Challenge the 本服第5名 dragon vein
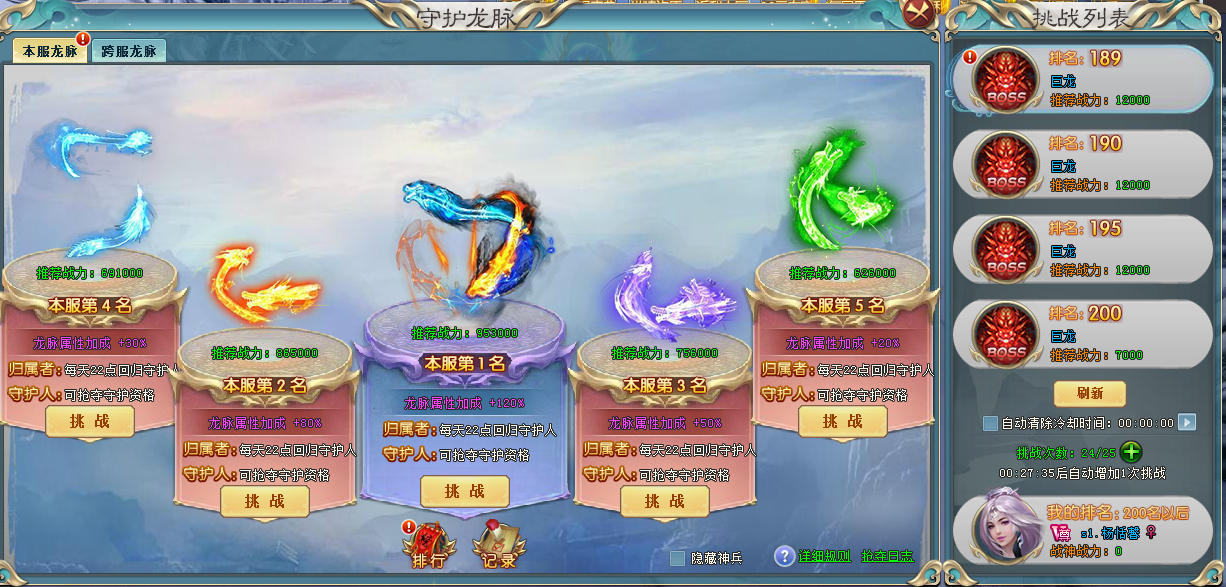 [842, 421]
